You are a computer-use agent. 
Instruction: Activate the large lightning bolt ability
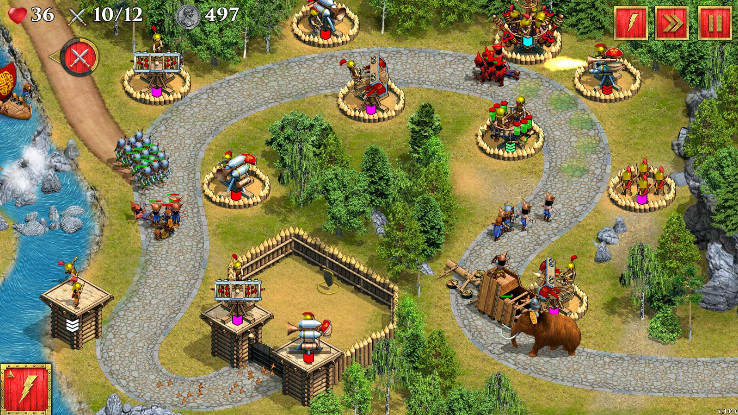click(27, 388)
